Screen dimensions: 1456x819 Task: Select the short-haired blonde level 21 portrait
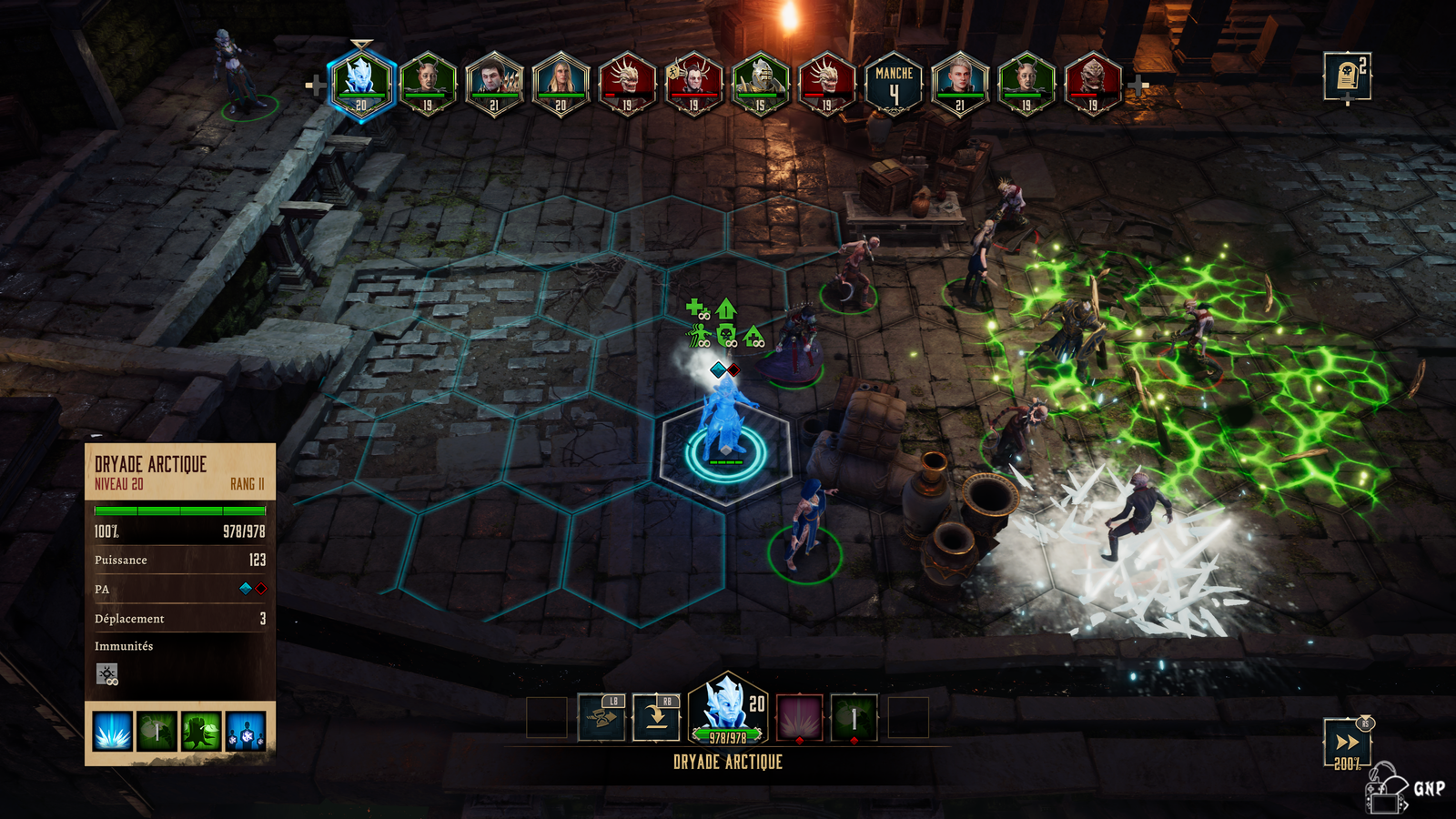(960, 84)
